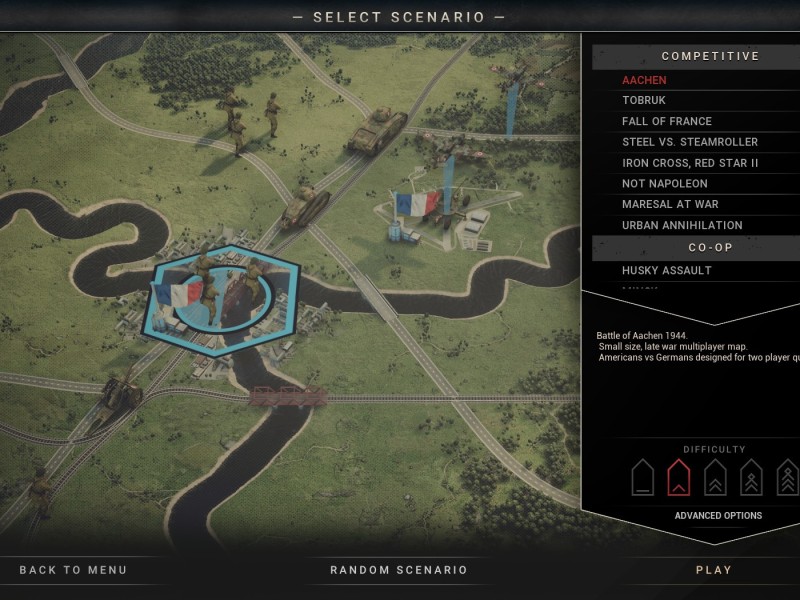Choose the Tobruk scenario
800x600 pixels.
[644, 100]
